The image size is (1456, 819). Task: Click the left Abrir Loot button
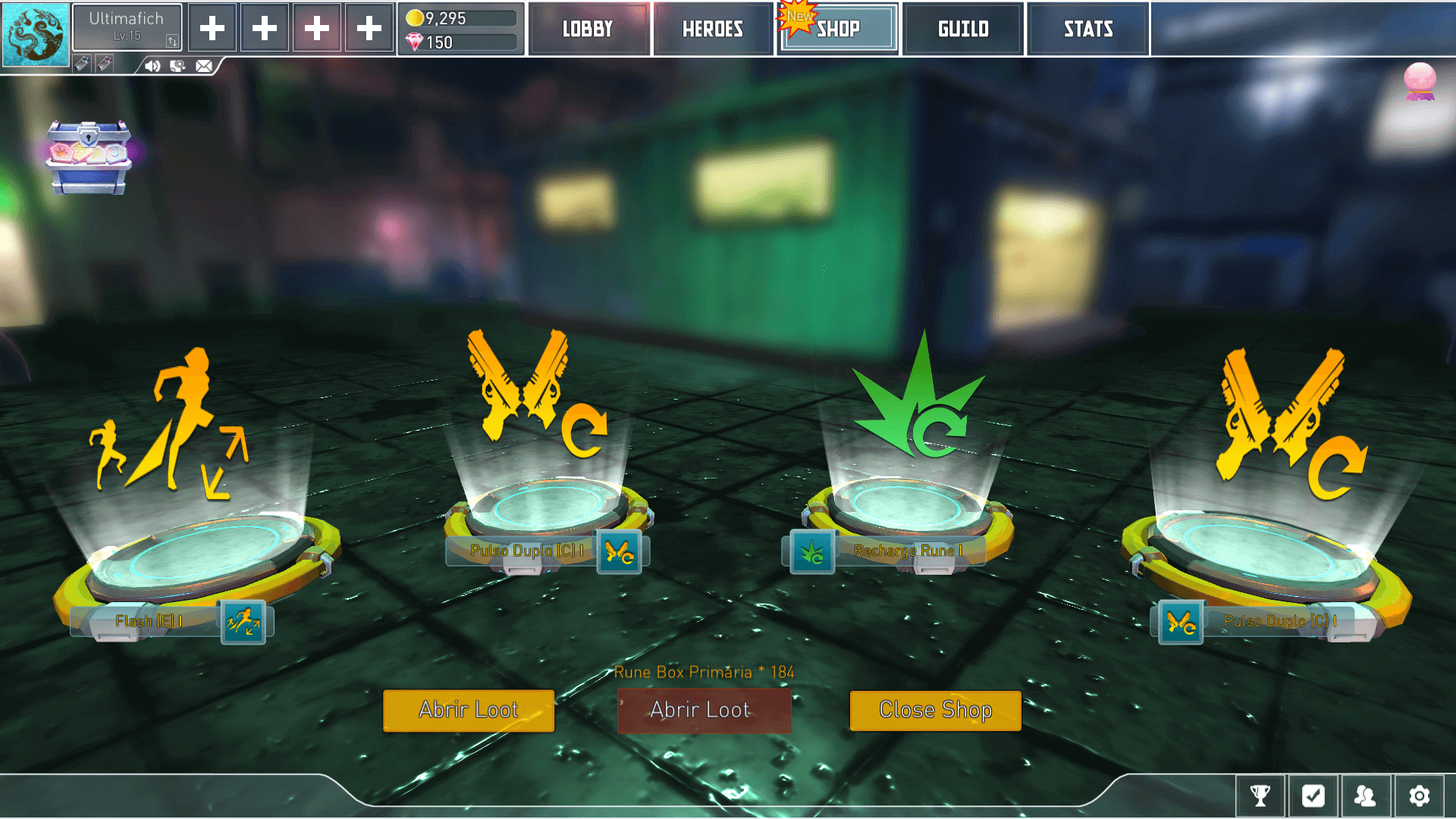tap(468, 711)
